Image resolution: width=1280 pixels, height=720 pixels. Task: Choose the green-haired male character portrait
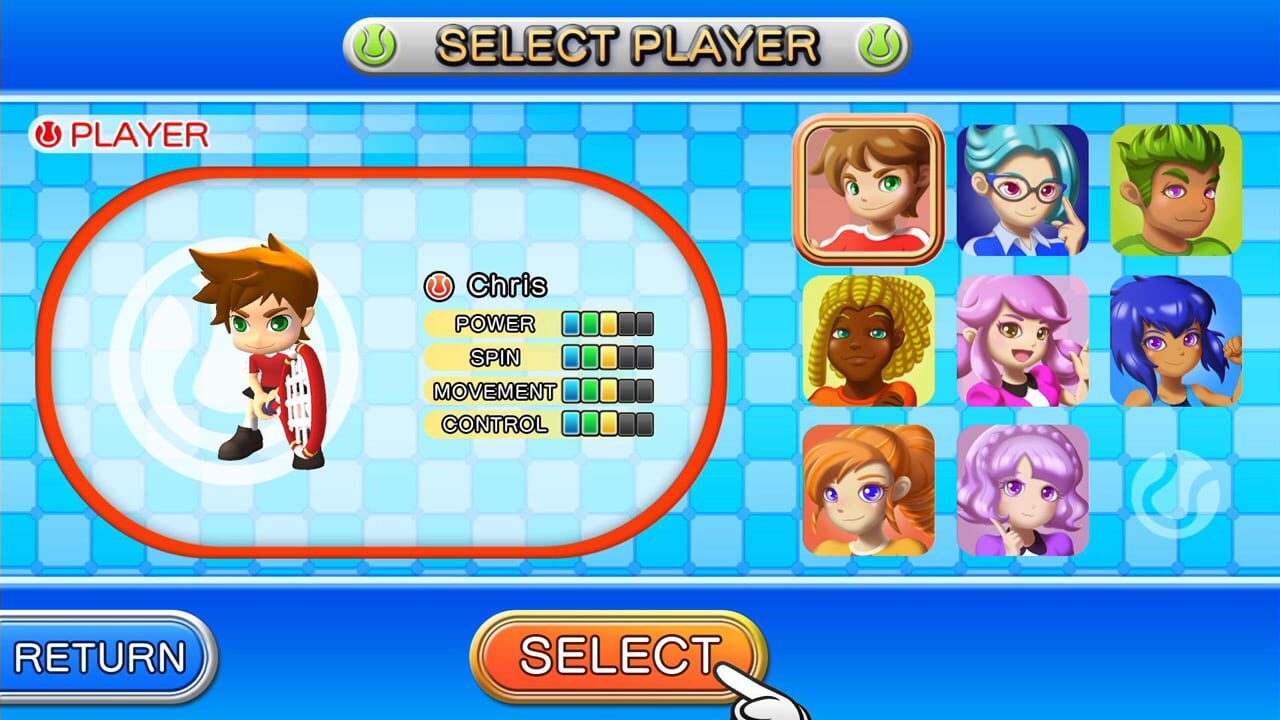1176,188
